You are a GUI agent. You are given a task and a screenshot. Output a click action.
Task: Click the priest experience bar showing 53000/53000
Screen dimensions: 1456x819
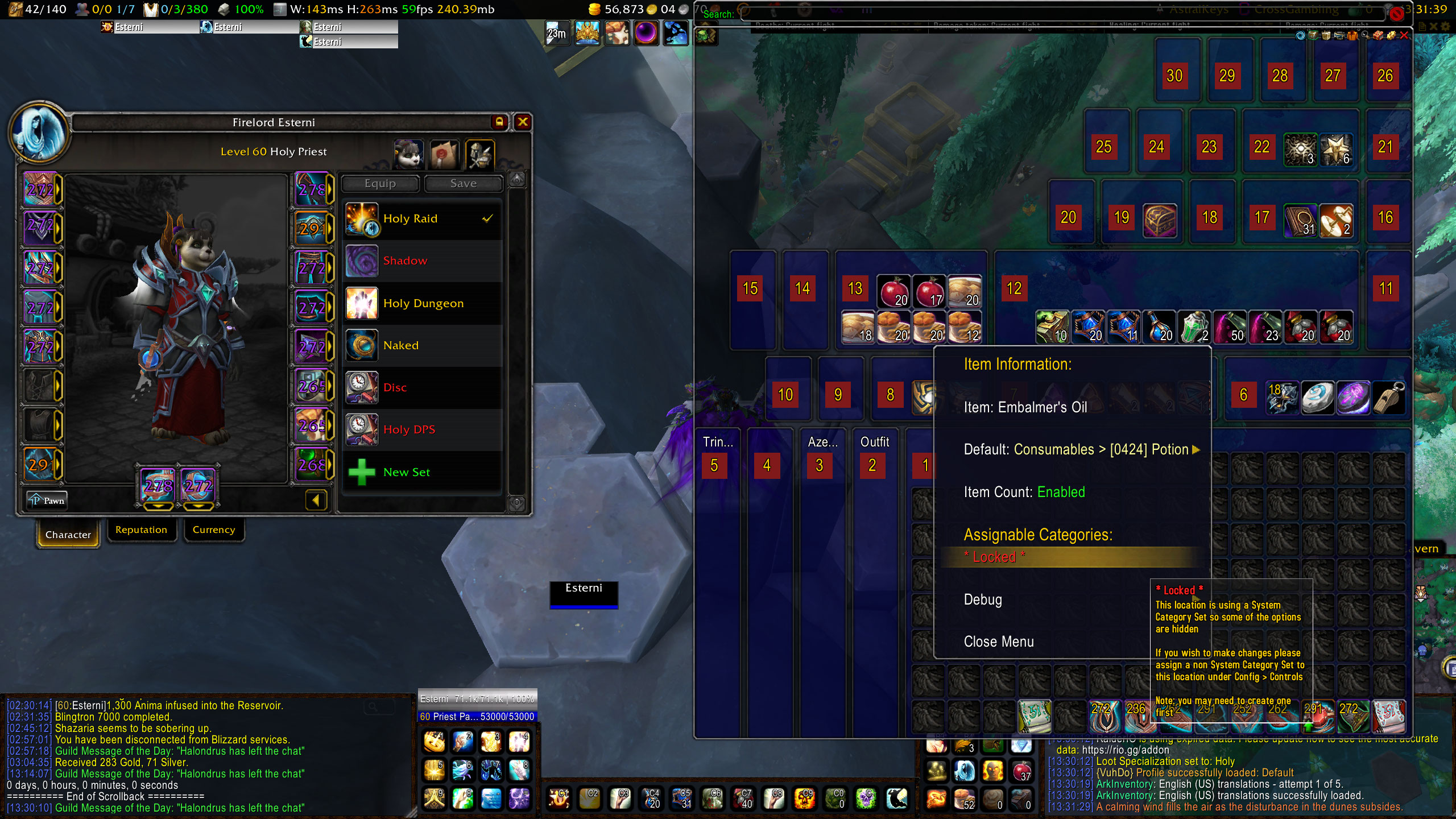point(477,717)
